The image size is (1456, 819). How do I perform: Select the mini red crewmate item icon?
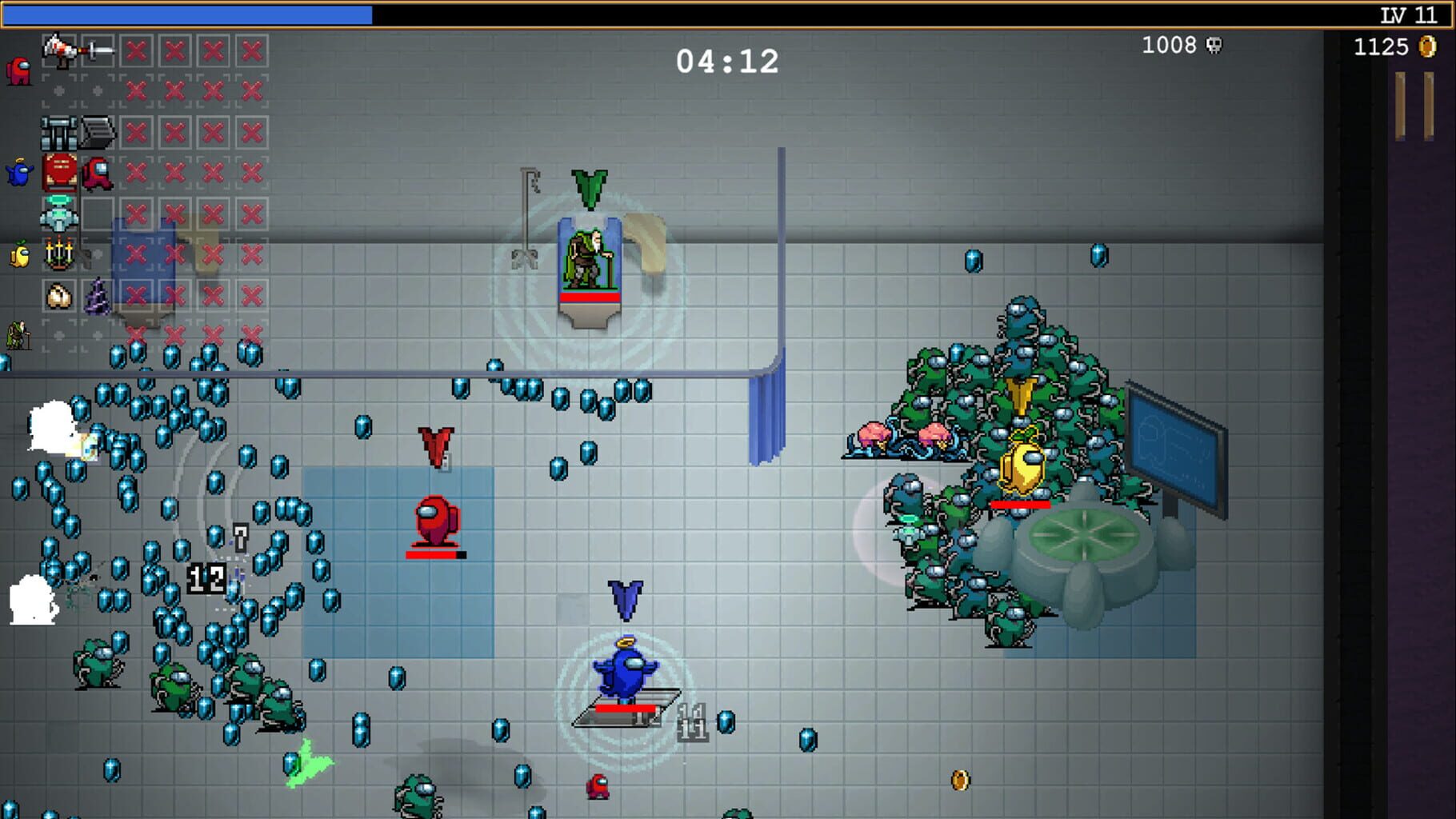coord(96,173)
